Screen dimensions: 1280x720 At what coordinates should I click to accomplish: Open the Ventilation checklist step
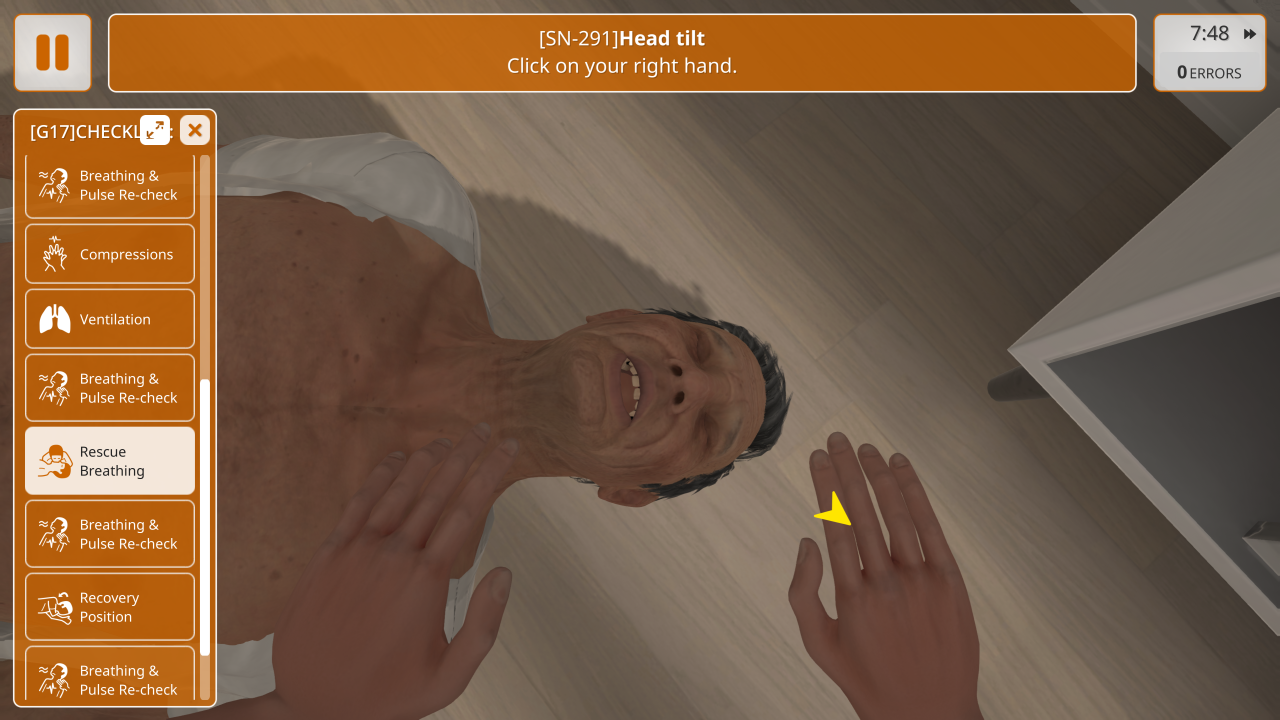tap(110, 320)
